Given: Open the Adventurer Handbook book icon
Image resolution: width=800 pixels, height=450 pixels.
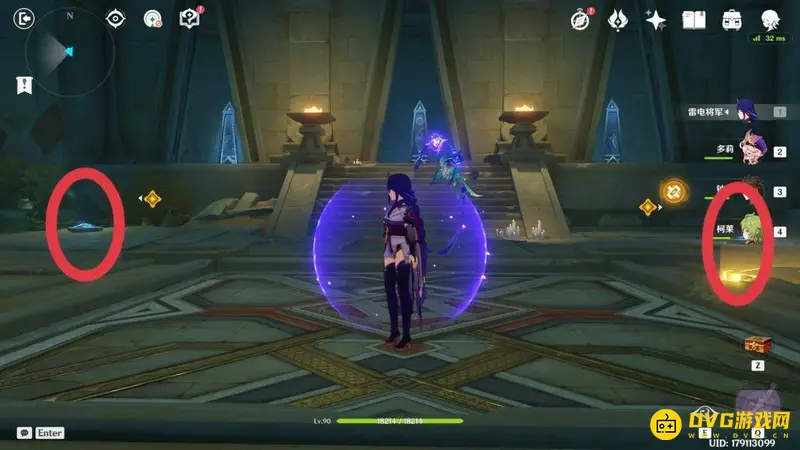Looking at the screenshot, I should pyautogui.click(x=694, y=19).
